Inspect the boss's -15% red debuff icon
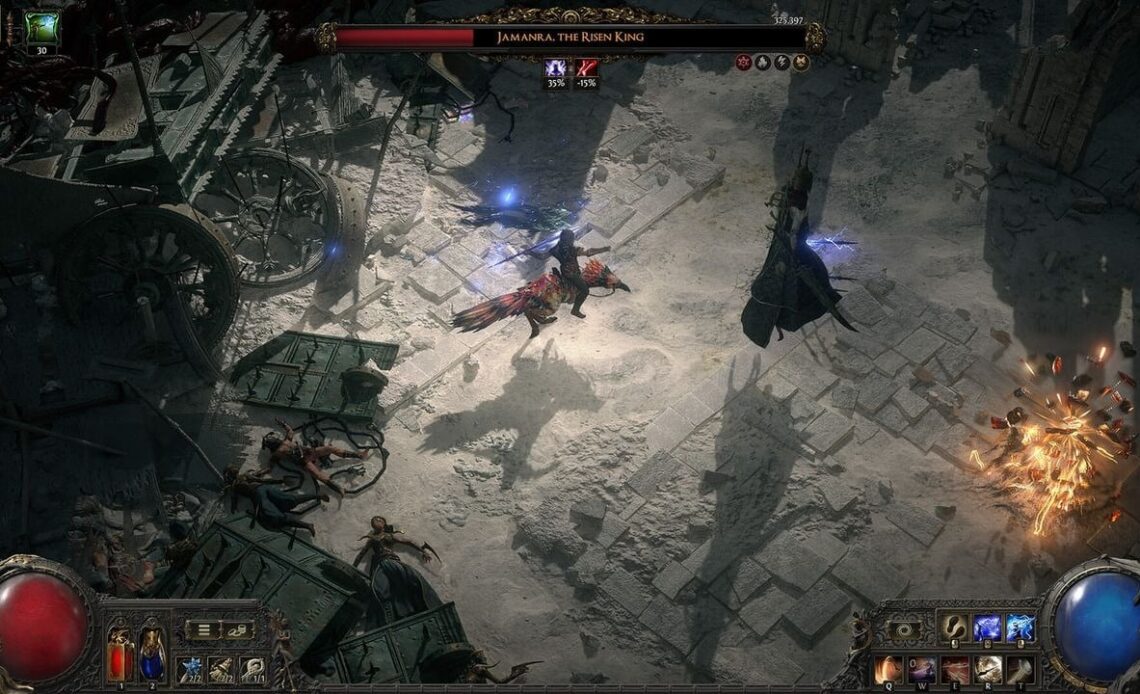This screenshot has height=694, width=1140. click(x=586, y=67)
